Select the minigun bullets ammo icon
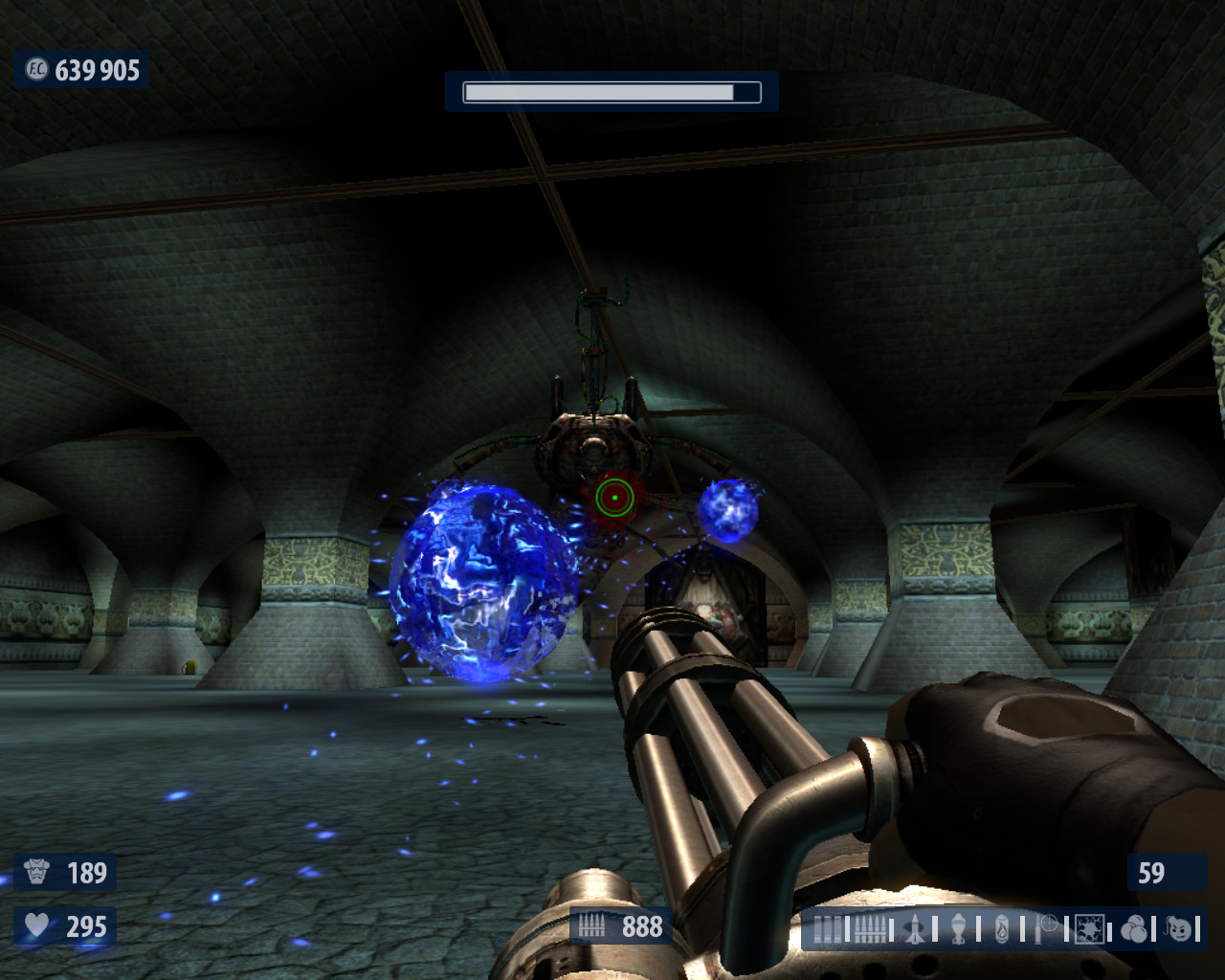This screenshot has height=980, width=1225. tap(871, 929)
